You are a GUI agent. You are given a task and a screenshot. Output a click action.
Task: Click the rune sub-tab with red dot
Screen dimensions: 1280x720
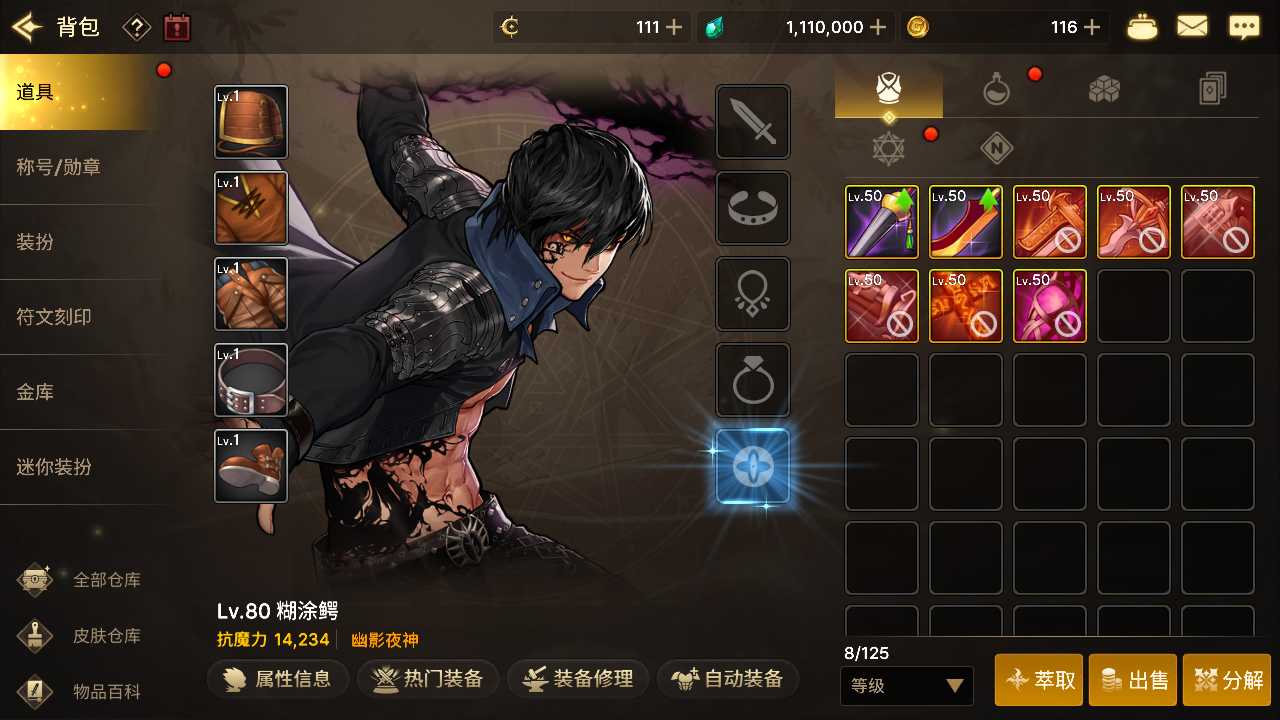888,147
